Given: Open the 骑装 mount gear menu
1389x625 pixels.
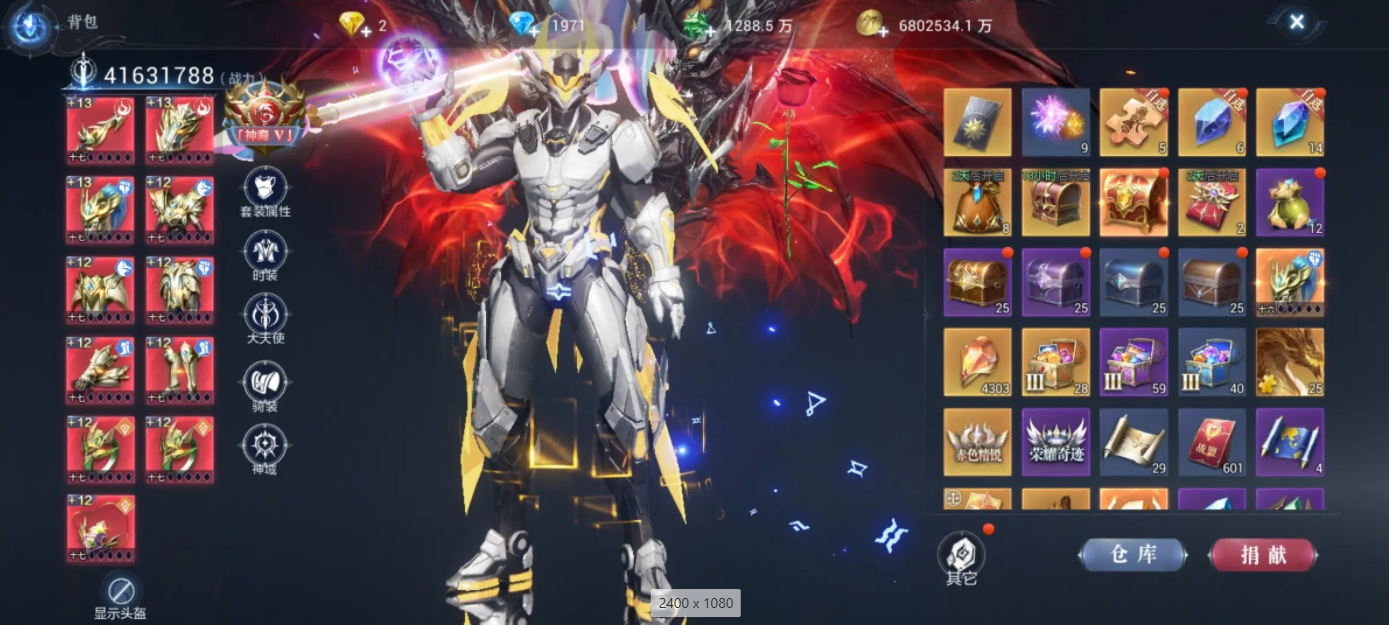Looking at the screenshot, I should click(x=265, y=381).
